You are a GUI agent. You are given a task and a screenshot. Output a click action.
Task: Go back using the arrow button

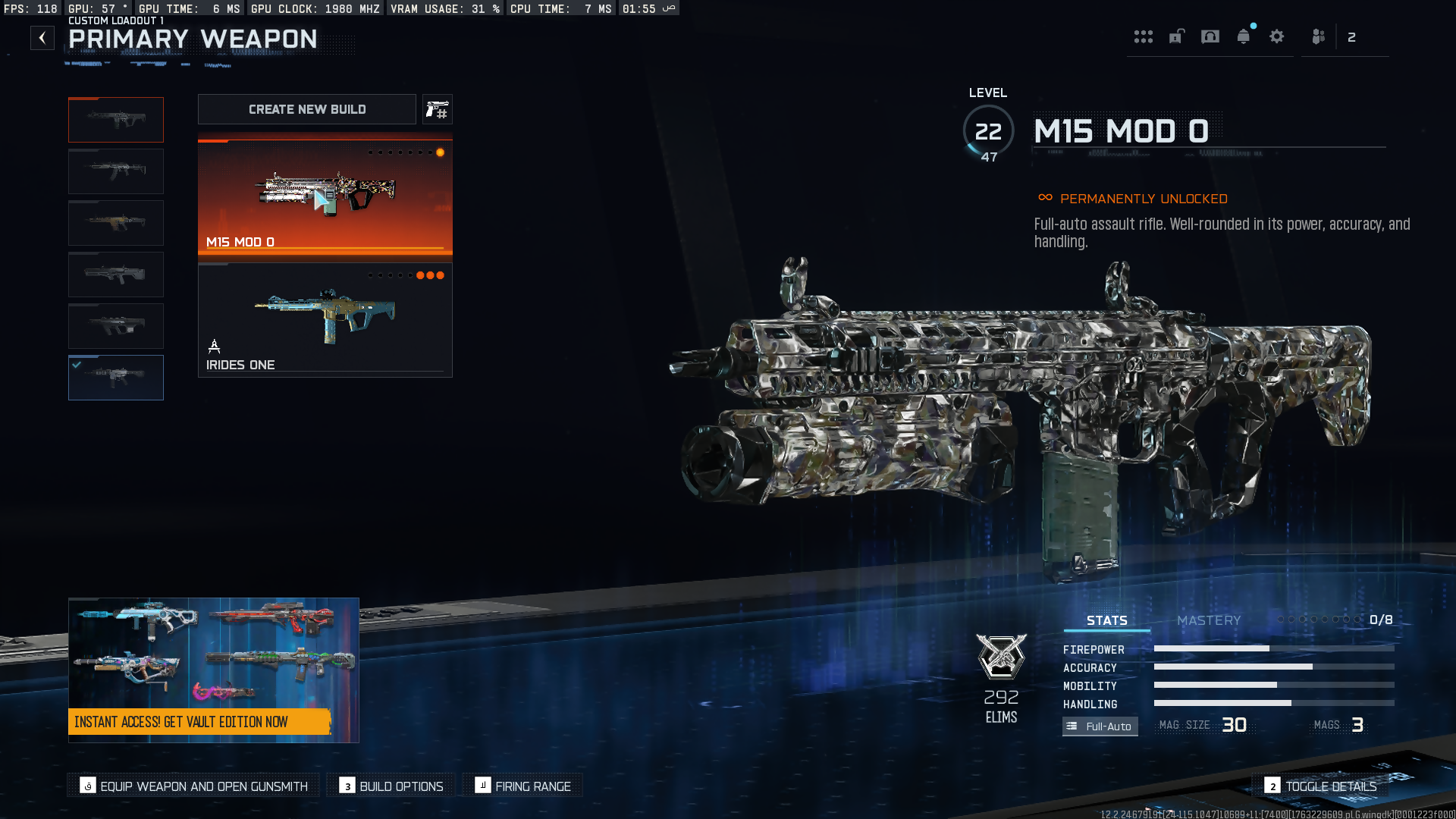pos(42,38)
